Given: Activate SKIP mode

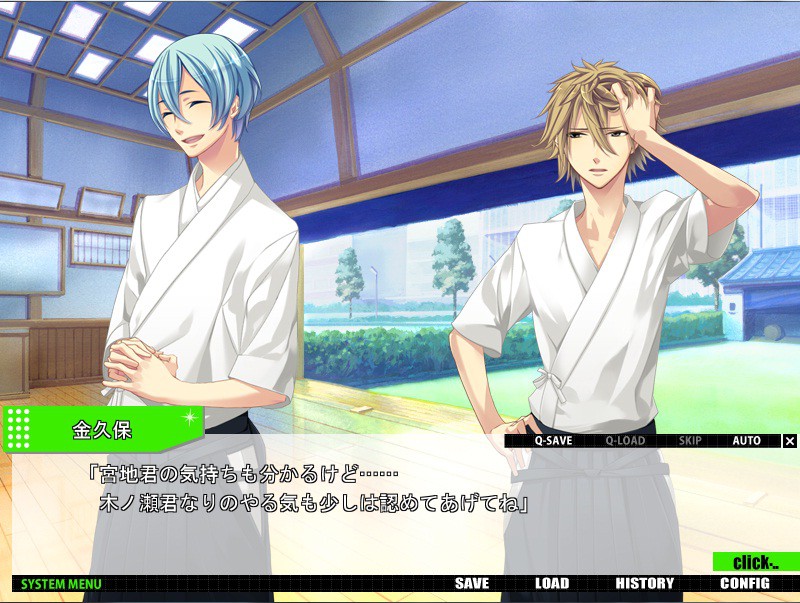Looking at the screenshot, I should (x=690, y=440).
